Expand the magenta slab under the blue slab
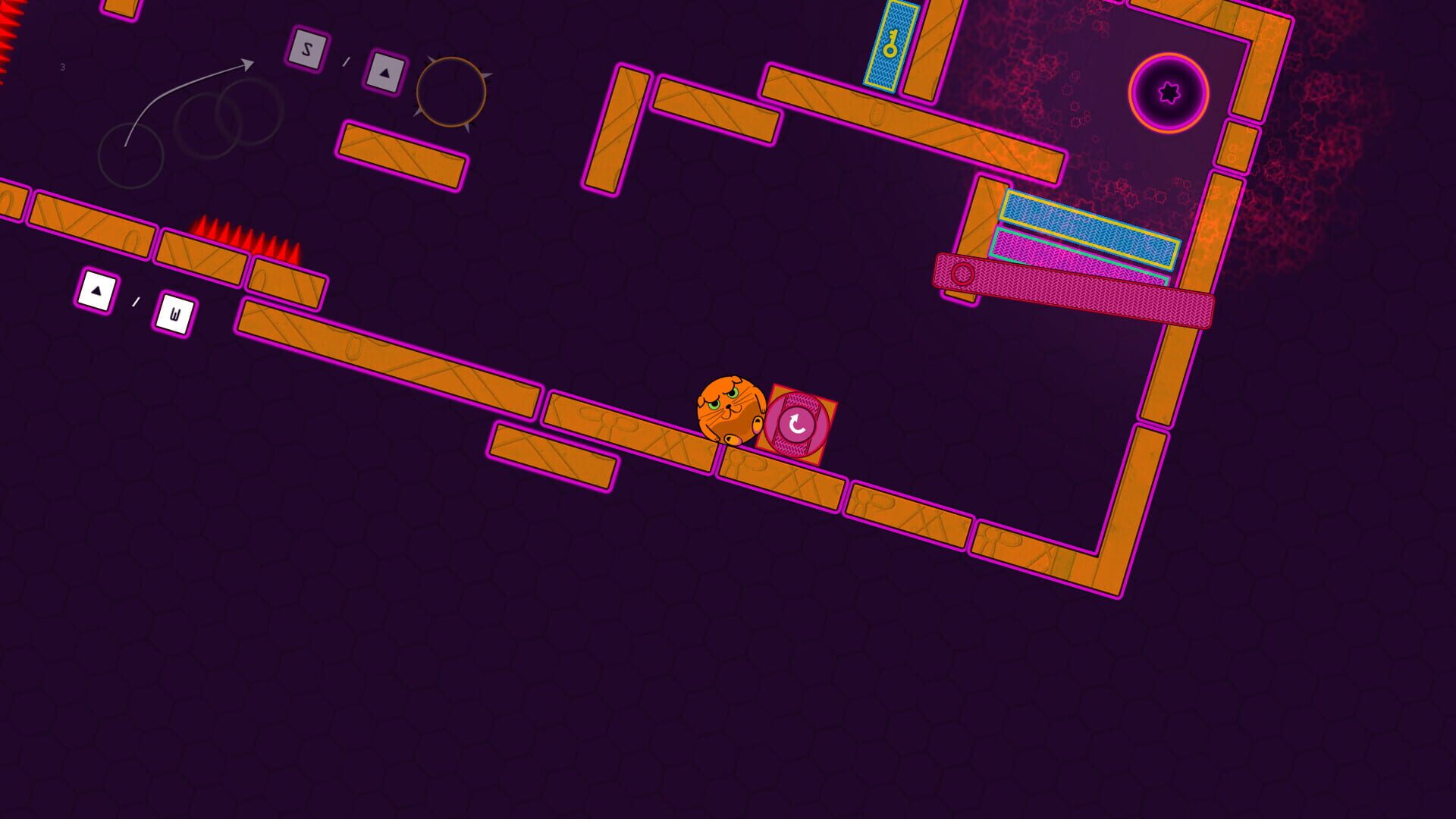Image resolution: width=1456 pixels, height=819 pixels. click(1081, 256)
